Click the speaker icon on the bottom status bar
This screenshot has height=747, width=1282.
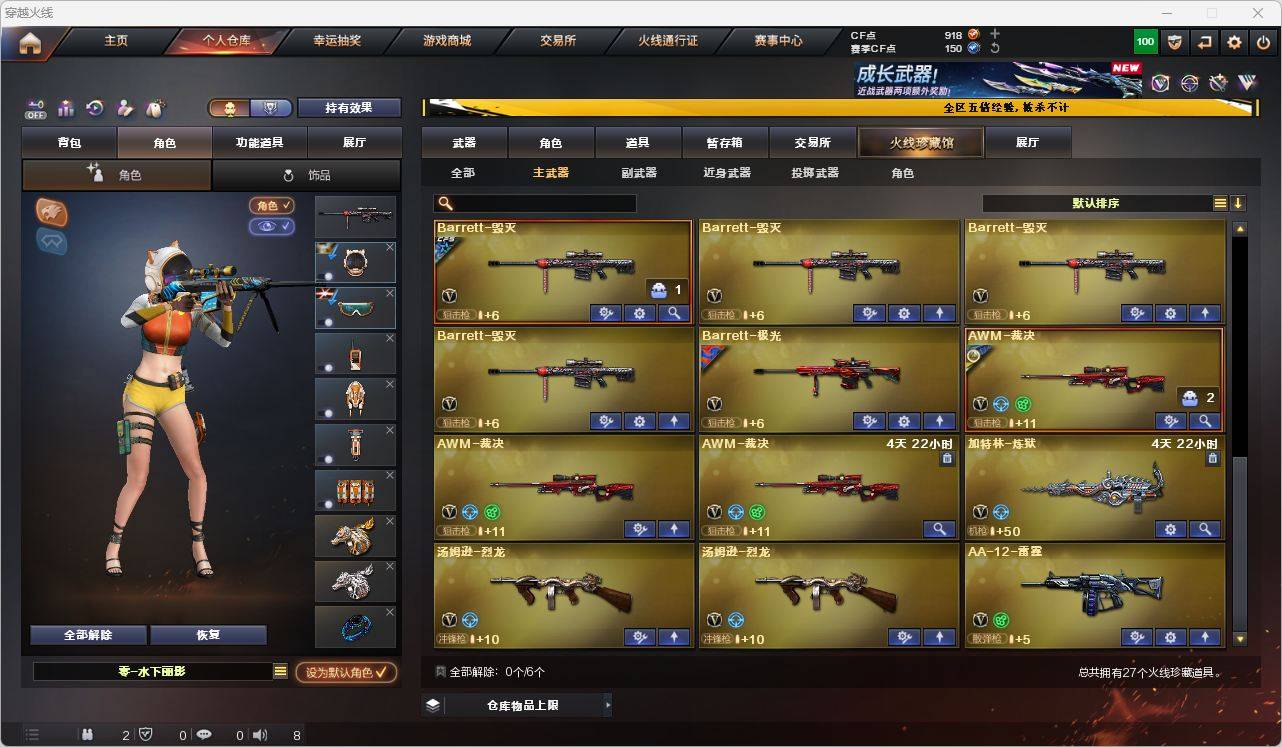tap(259, 735)
